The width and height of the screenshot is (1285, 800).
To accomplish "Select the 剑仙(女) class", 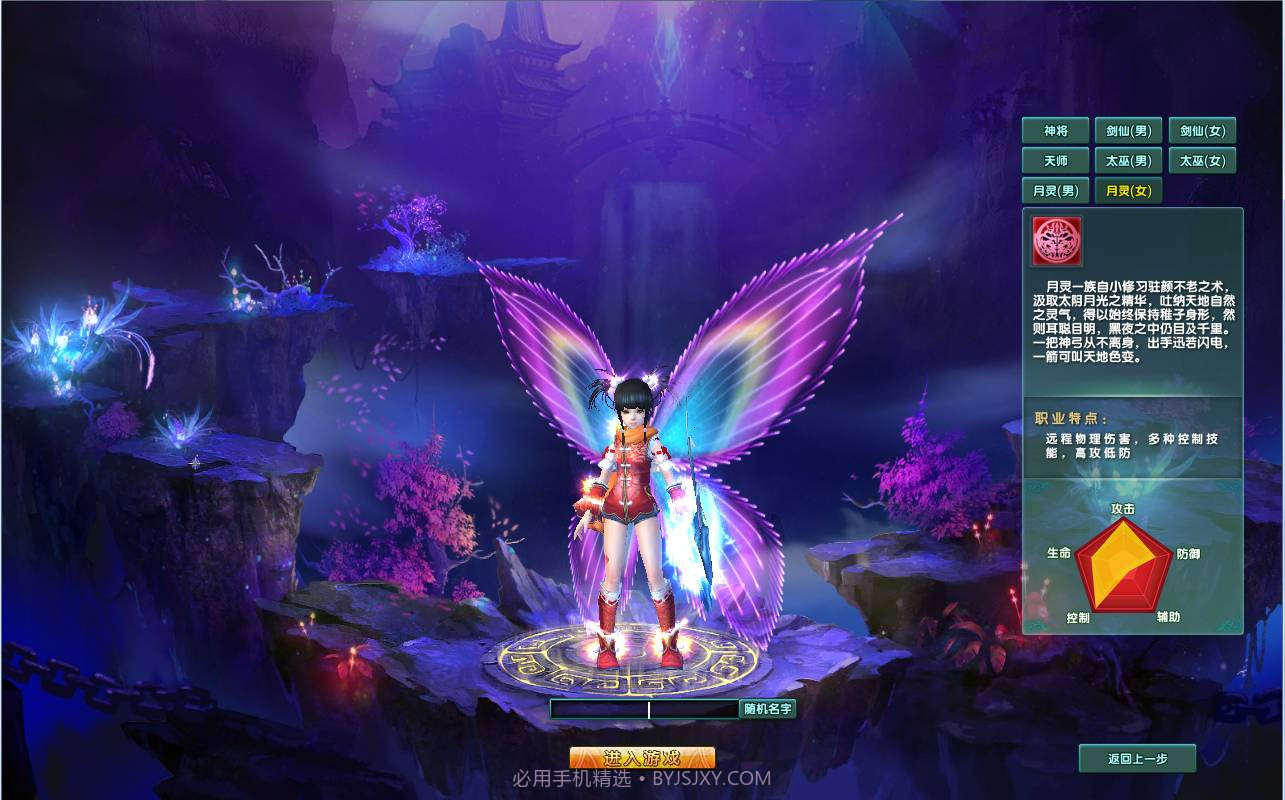I will [x=1201, y=130].
